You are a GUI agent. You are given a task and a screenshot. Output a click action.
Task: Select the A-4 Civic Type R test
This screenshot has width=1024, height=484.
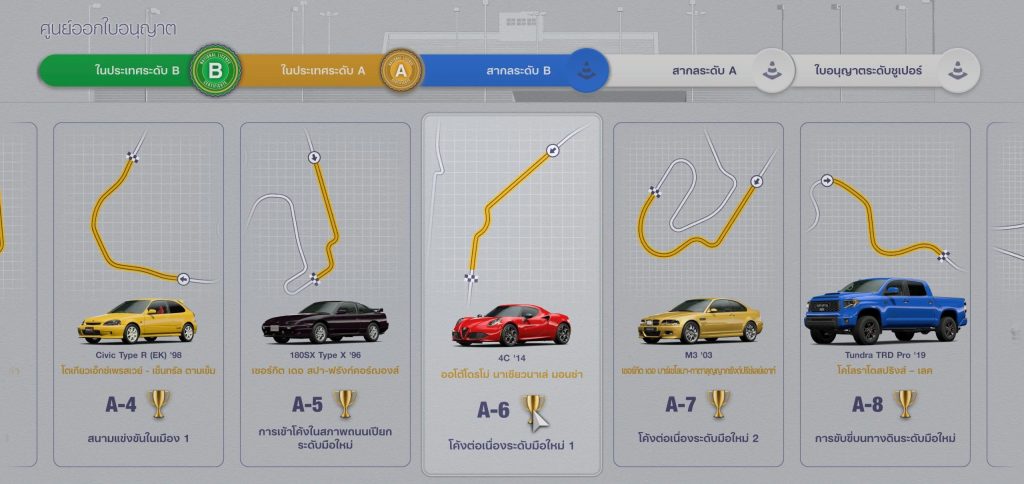pos(138,293)
